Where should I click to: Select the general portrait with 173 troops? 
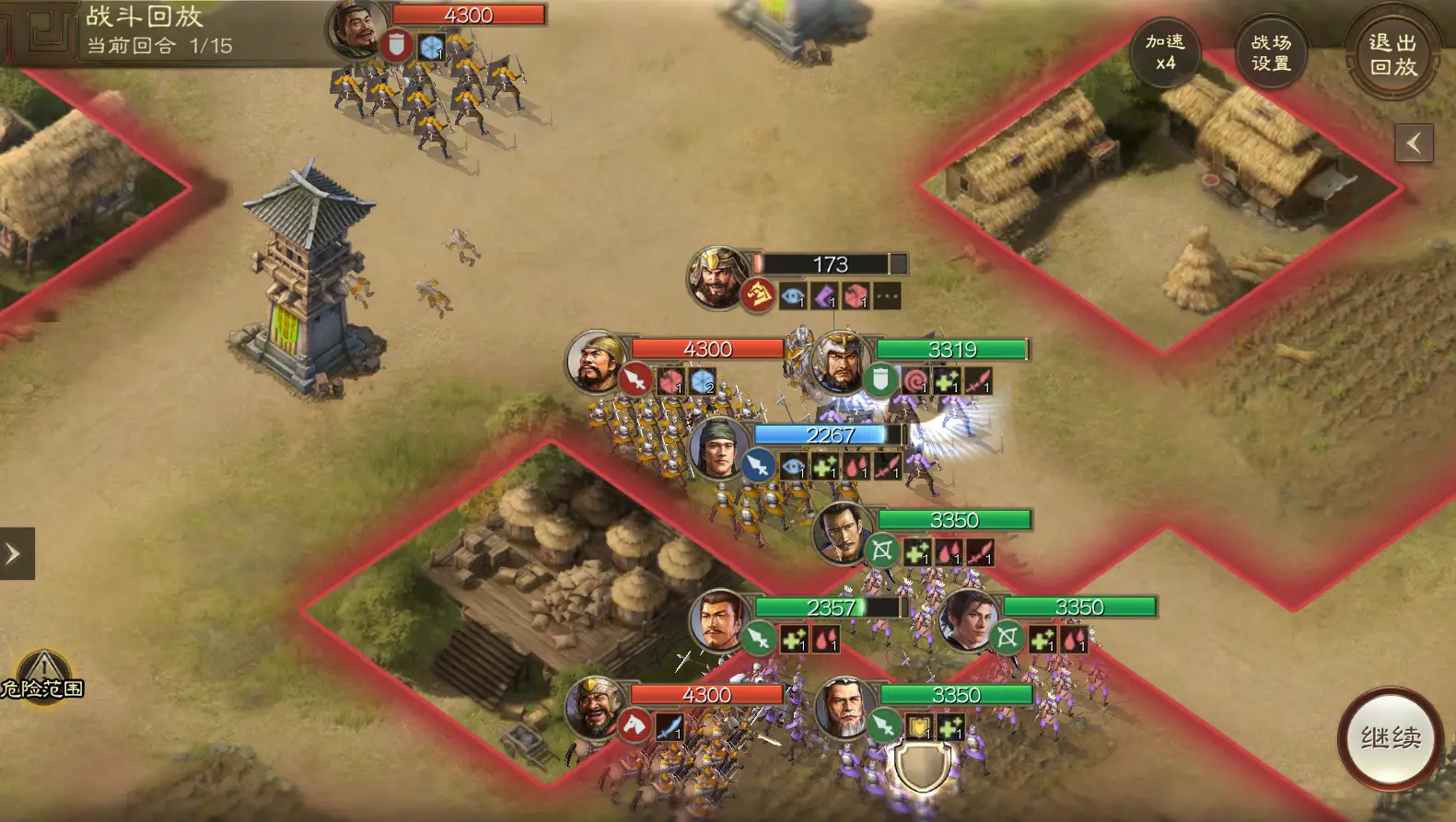point(717,276)
